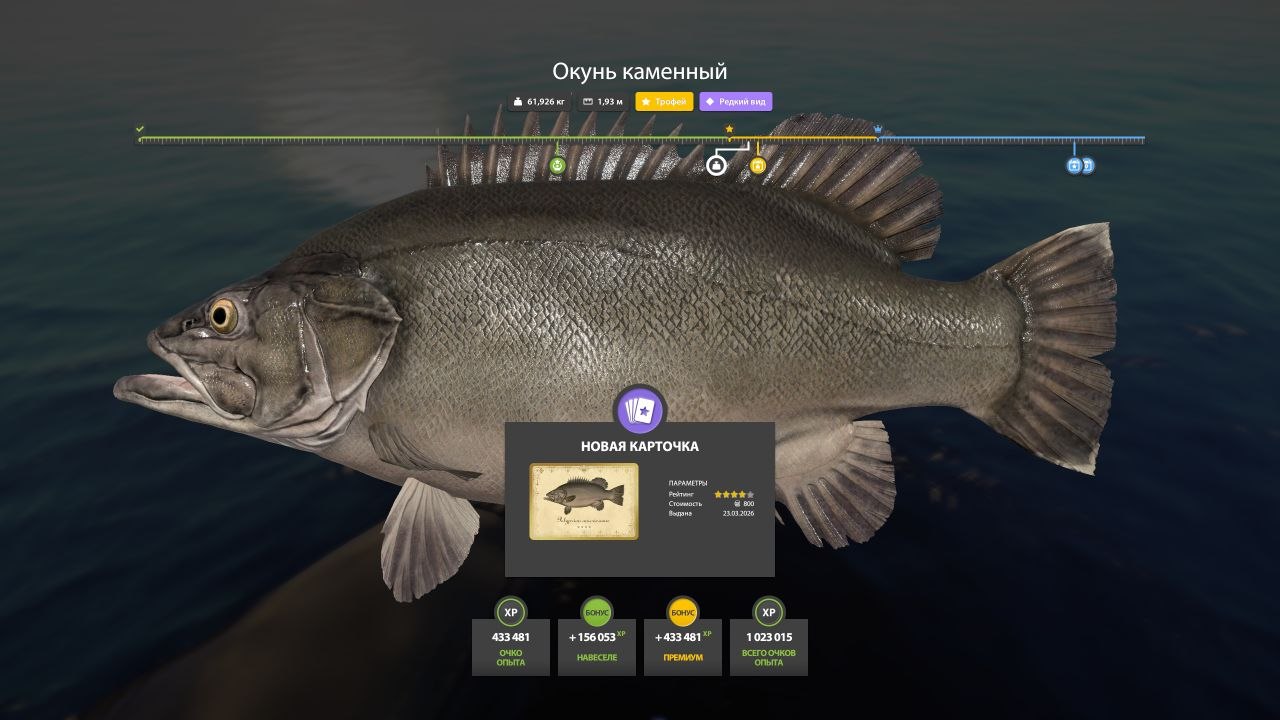Image resolution: width=1280 pixels, height=720 pixels.
Task: Click the blue marker on the scale
Action: click(1075, 165)
